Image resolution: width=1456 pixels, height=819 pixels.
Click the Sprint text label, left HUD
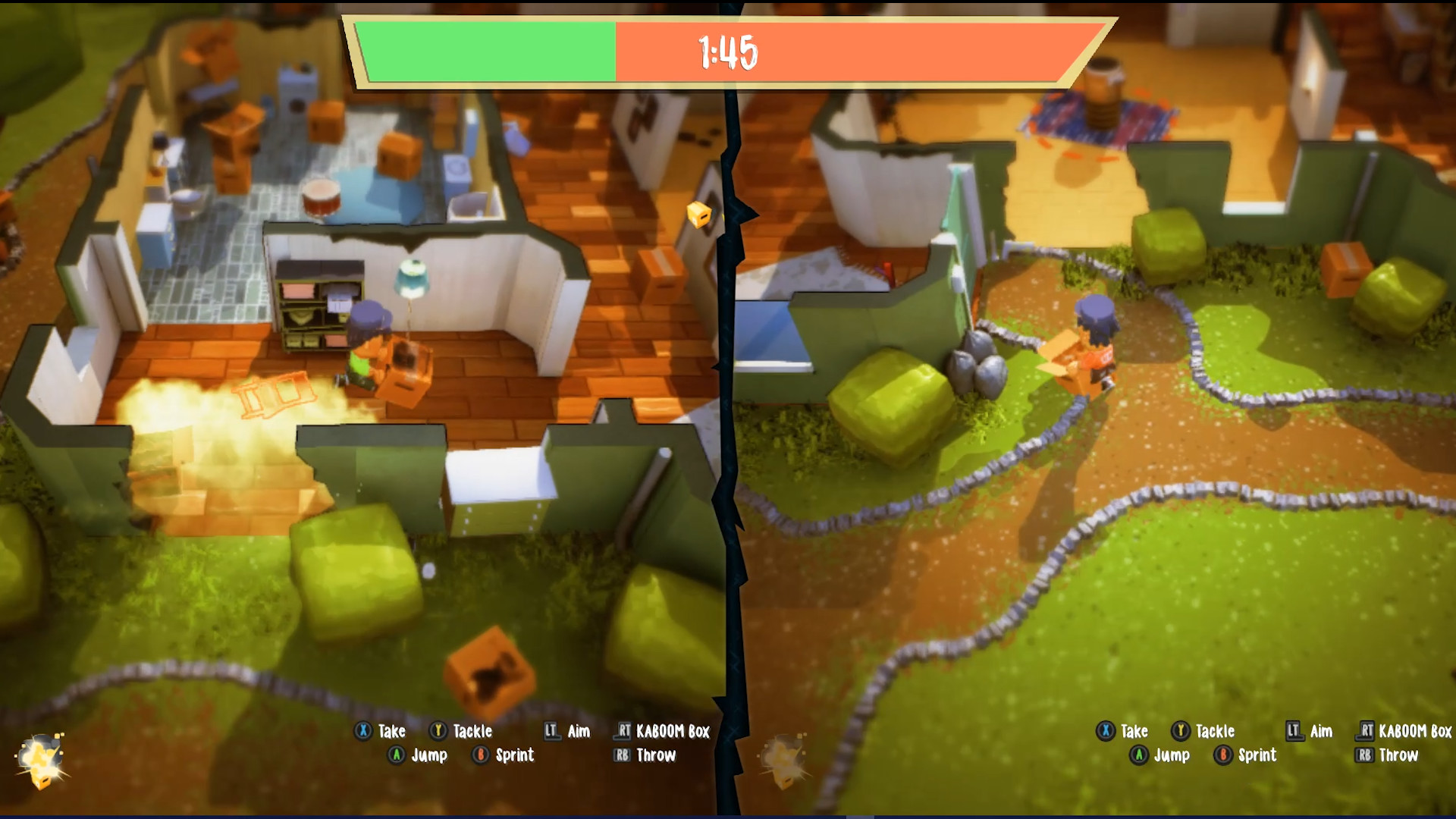515,755
